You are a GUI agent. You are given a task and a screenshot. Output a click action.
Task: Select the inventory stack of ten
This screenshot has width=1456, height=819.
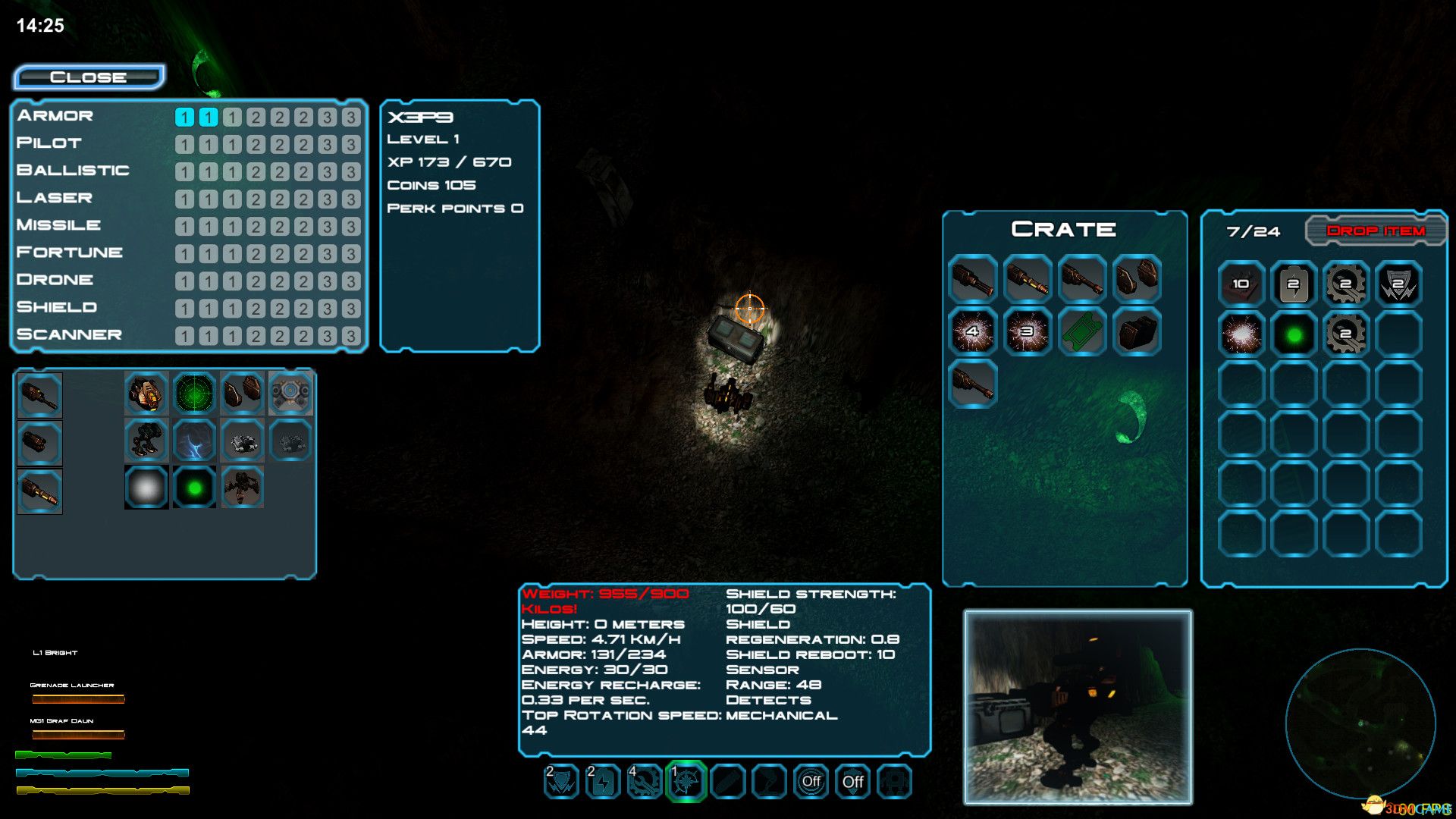[x=1241, y=284]
